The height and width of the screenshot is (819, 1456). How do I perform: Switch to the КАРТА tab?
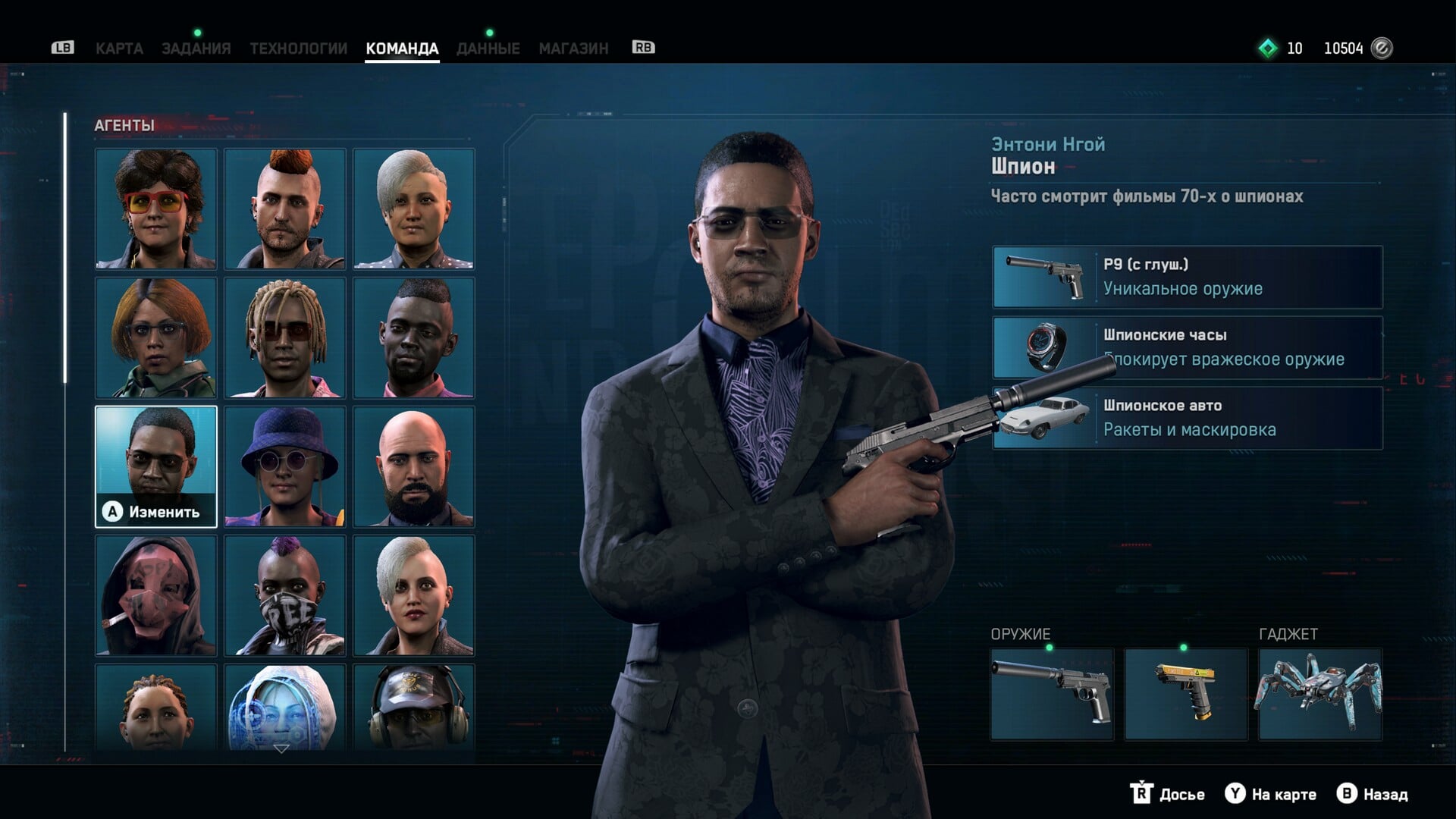click(x=119, y=49)
